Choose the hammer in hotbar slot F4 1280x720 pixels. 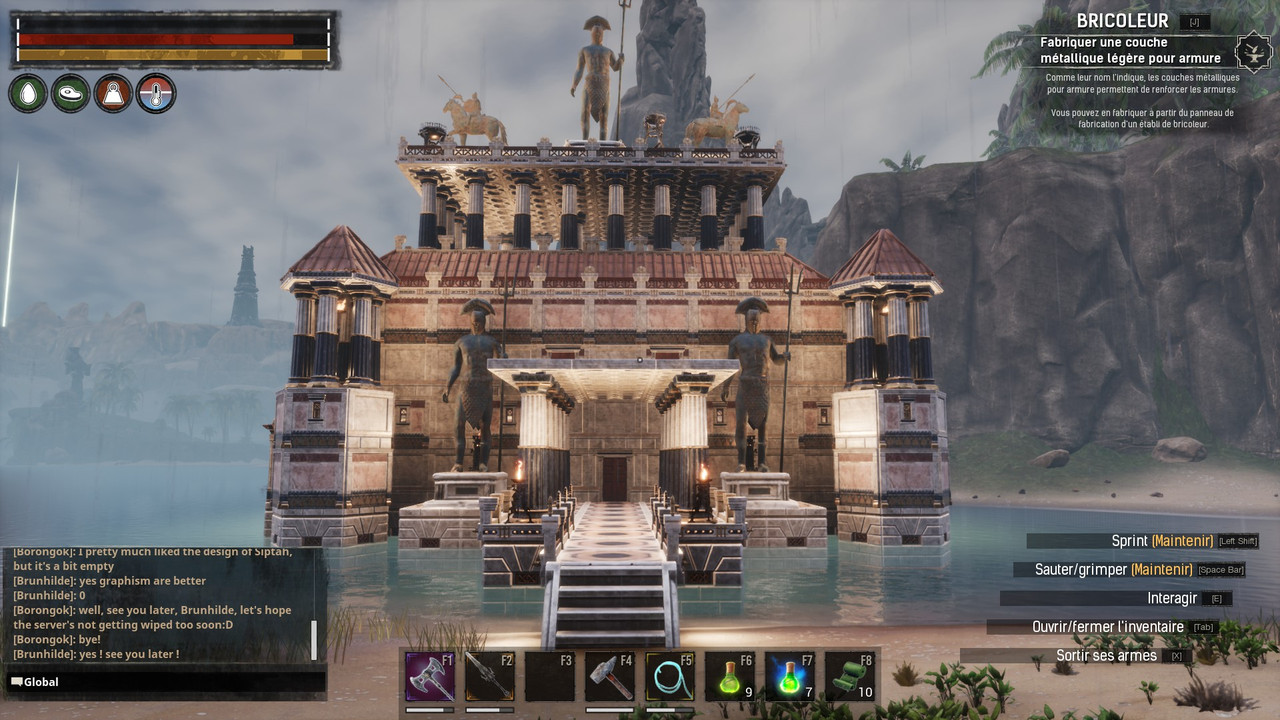pos(610,677)
